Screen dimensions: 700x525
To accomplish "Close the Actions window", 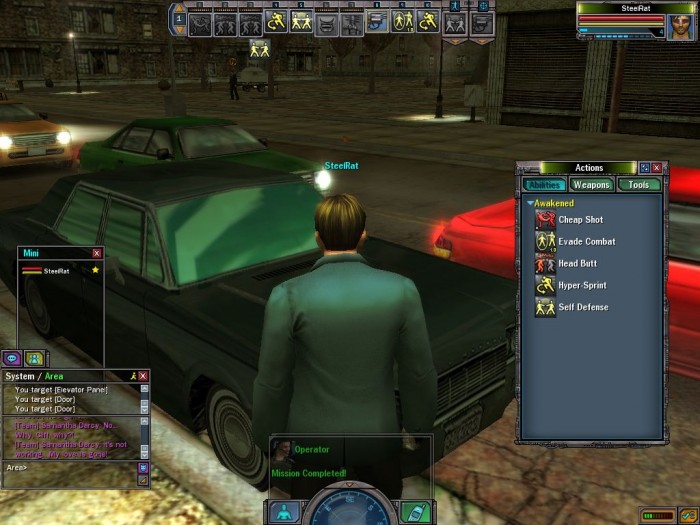I will coord(657,168).
